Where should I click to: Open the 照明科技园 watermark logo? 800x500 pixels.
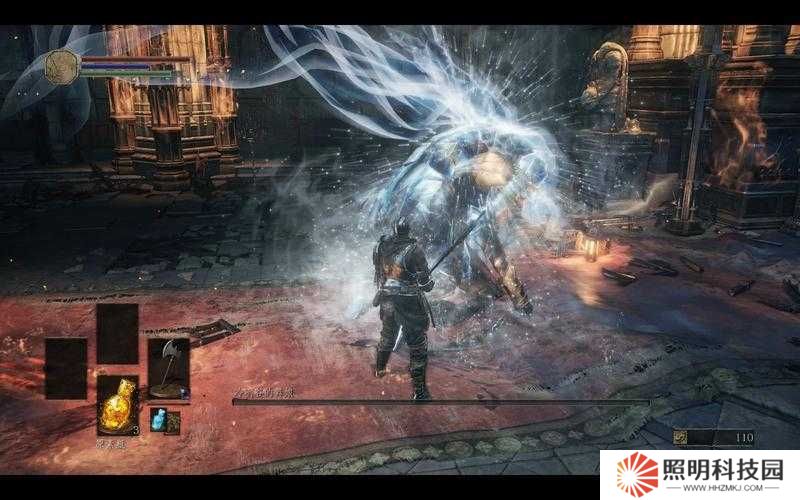[x=699, y=475]
